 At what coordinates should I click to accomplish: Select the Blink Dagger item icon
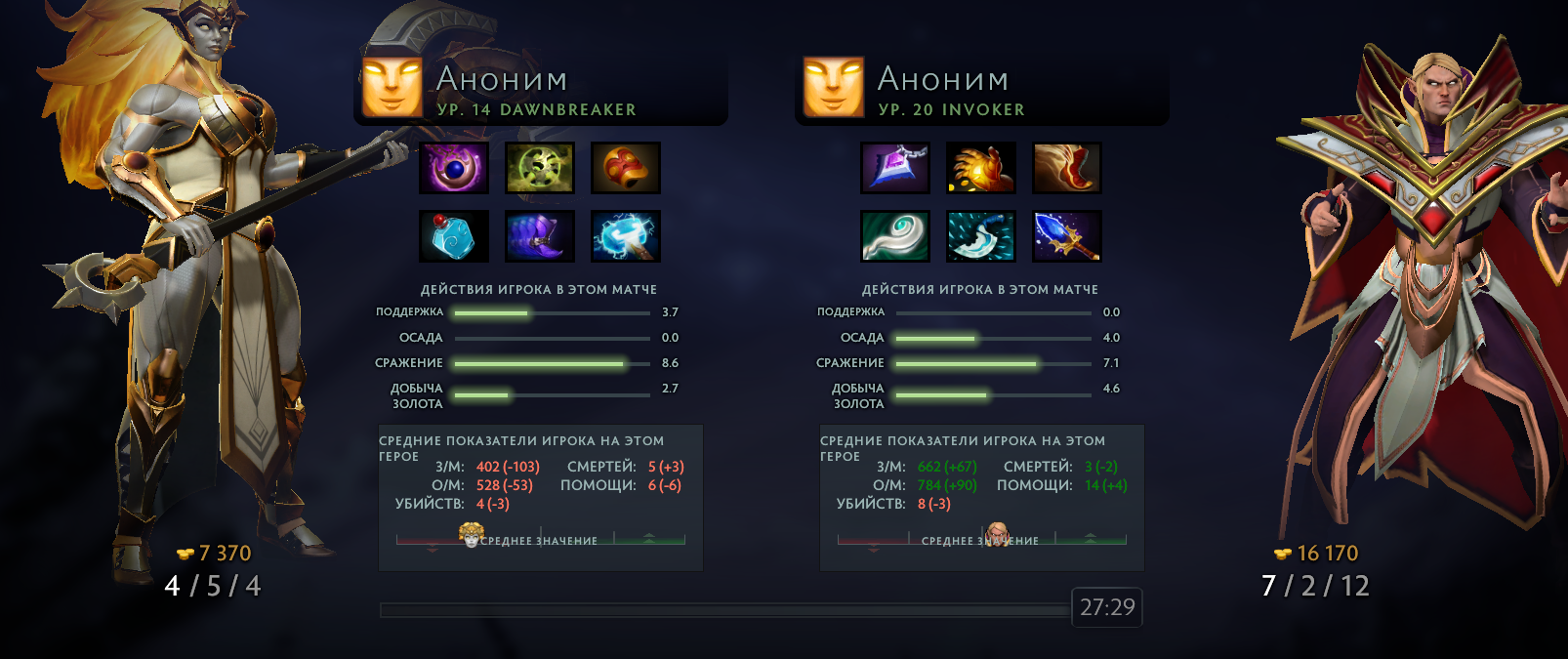[x=981, y=236]
